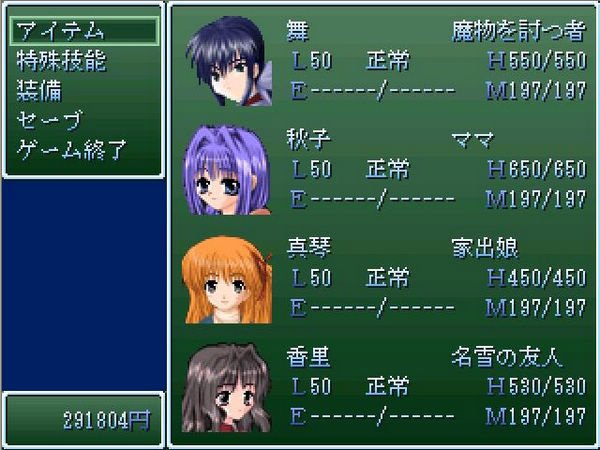Screen dimensions: 600x450
Task: Open the 装備 (Equipment) menu
Action: tap(40, 91)
